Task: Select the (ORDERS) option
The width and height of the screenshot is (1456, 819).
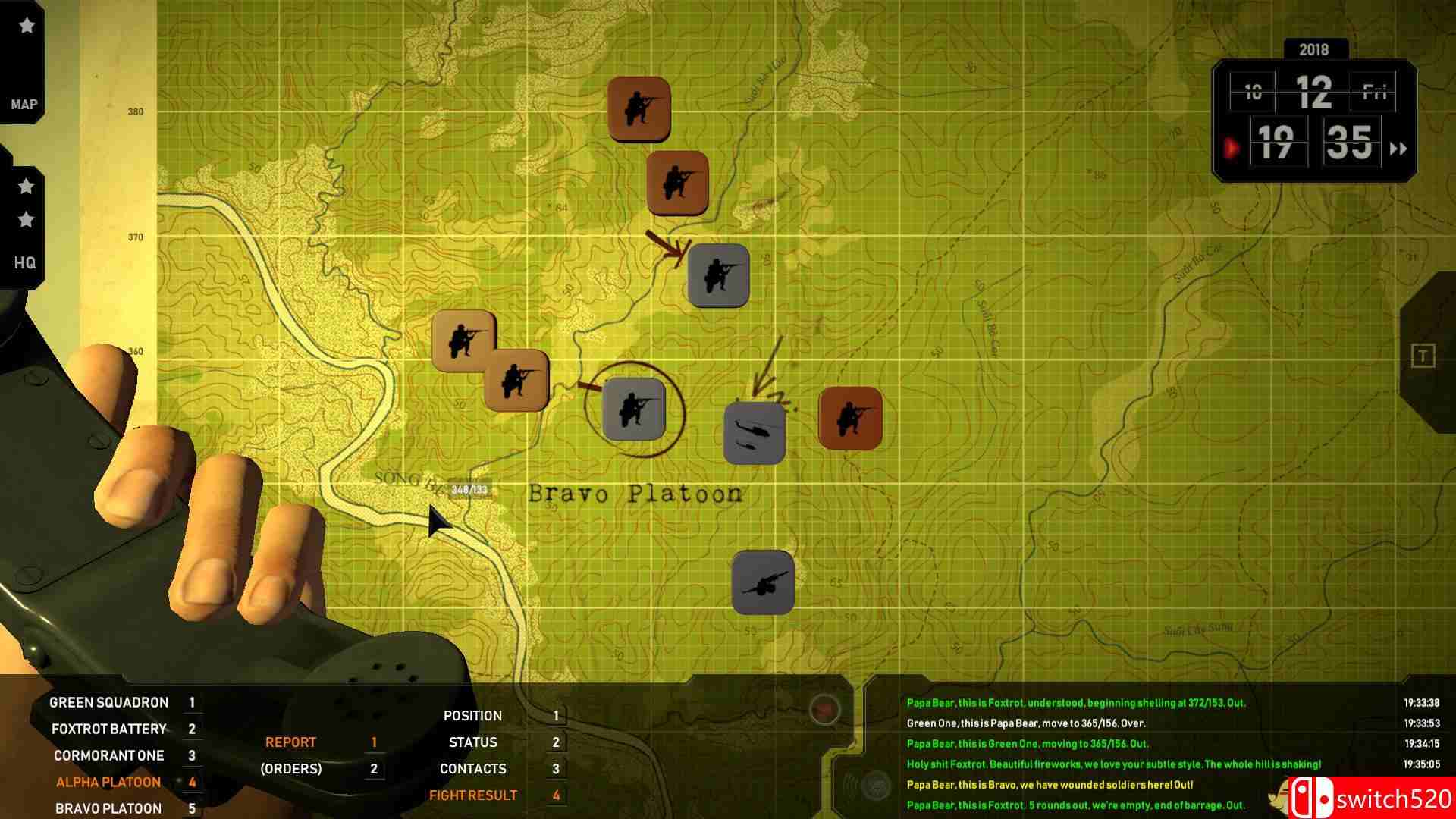Action: 291,768
